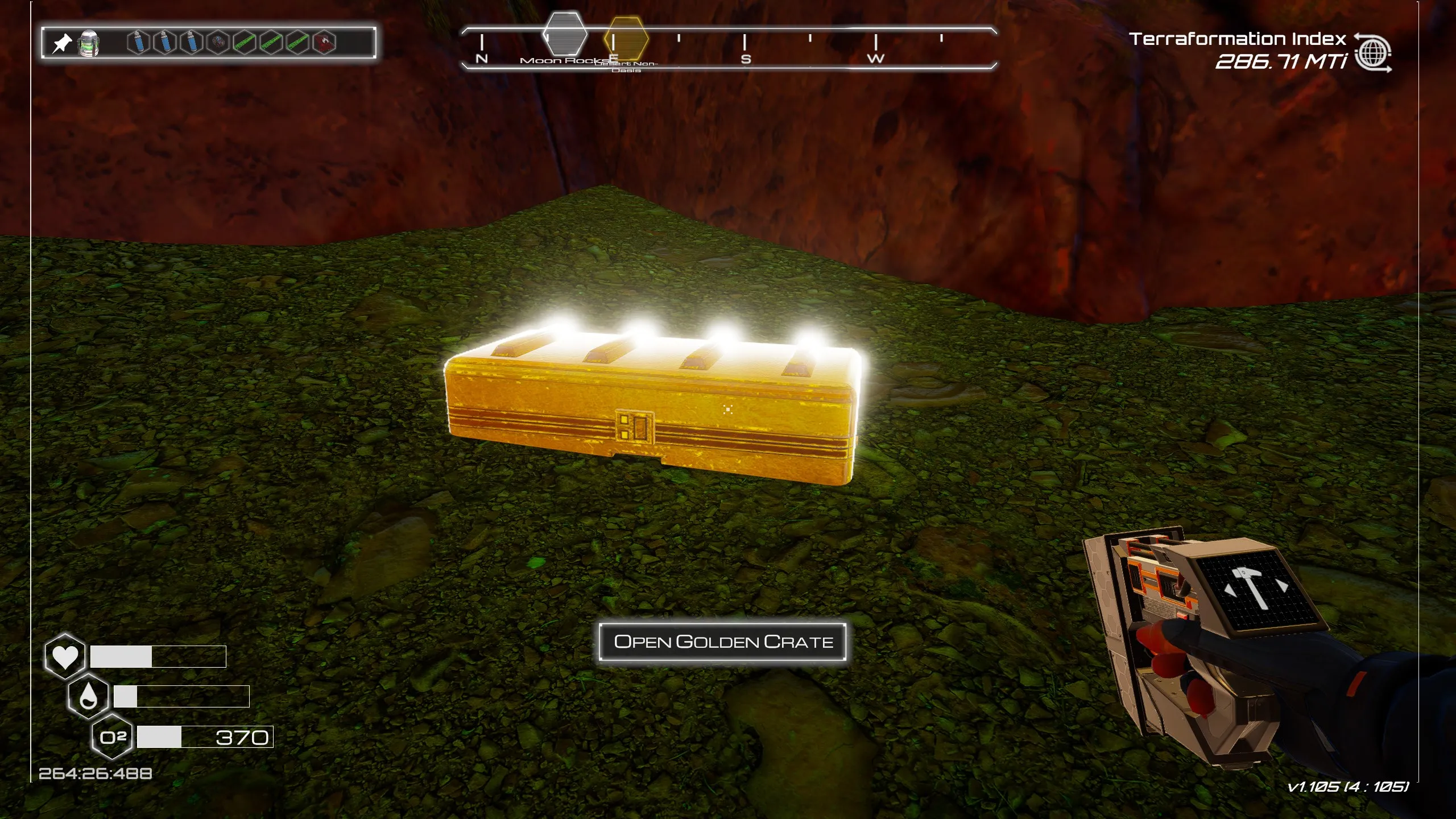
Task: Click the Open Golden Crate prompt
Action: click(x=722, y=642)
